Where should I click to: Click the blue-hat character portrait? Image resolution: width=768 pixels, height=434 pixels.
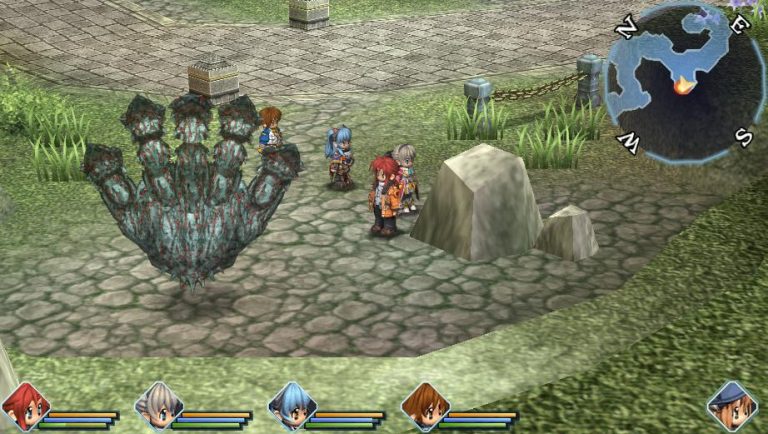coord(731,405)
